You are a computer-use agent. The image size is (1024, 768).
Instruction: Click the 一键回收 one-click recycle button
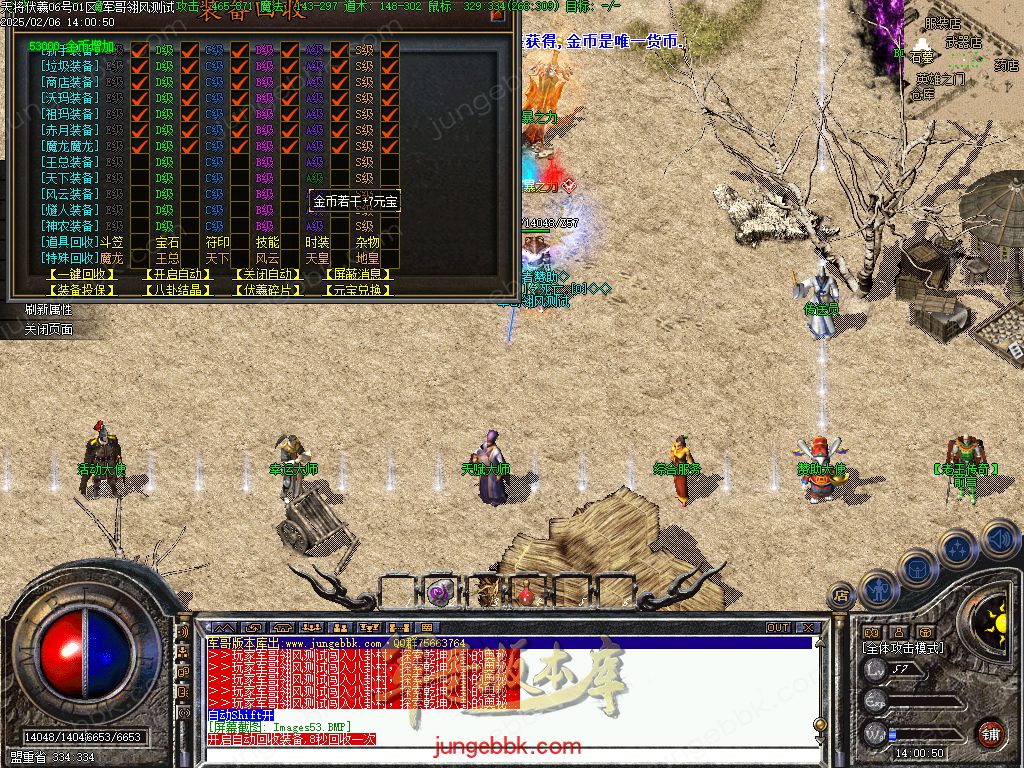[82, 274]
